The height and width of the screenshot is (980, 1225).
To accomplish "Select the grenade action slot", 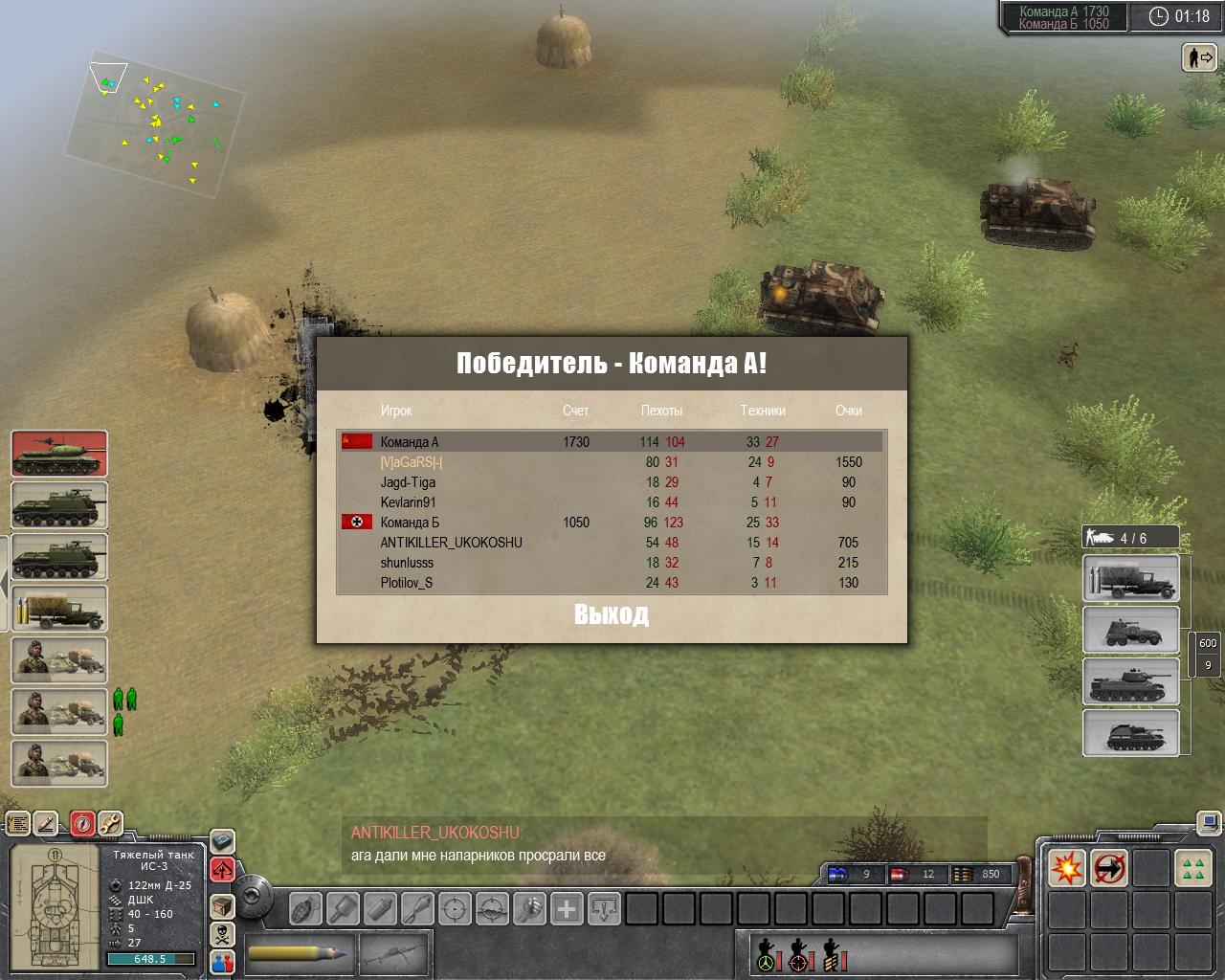I will [x=306, y=907].
